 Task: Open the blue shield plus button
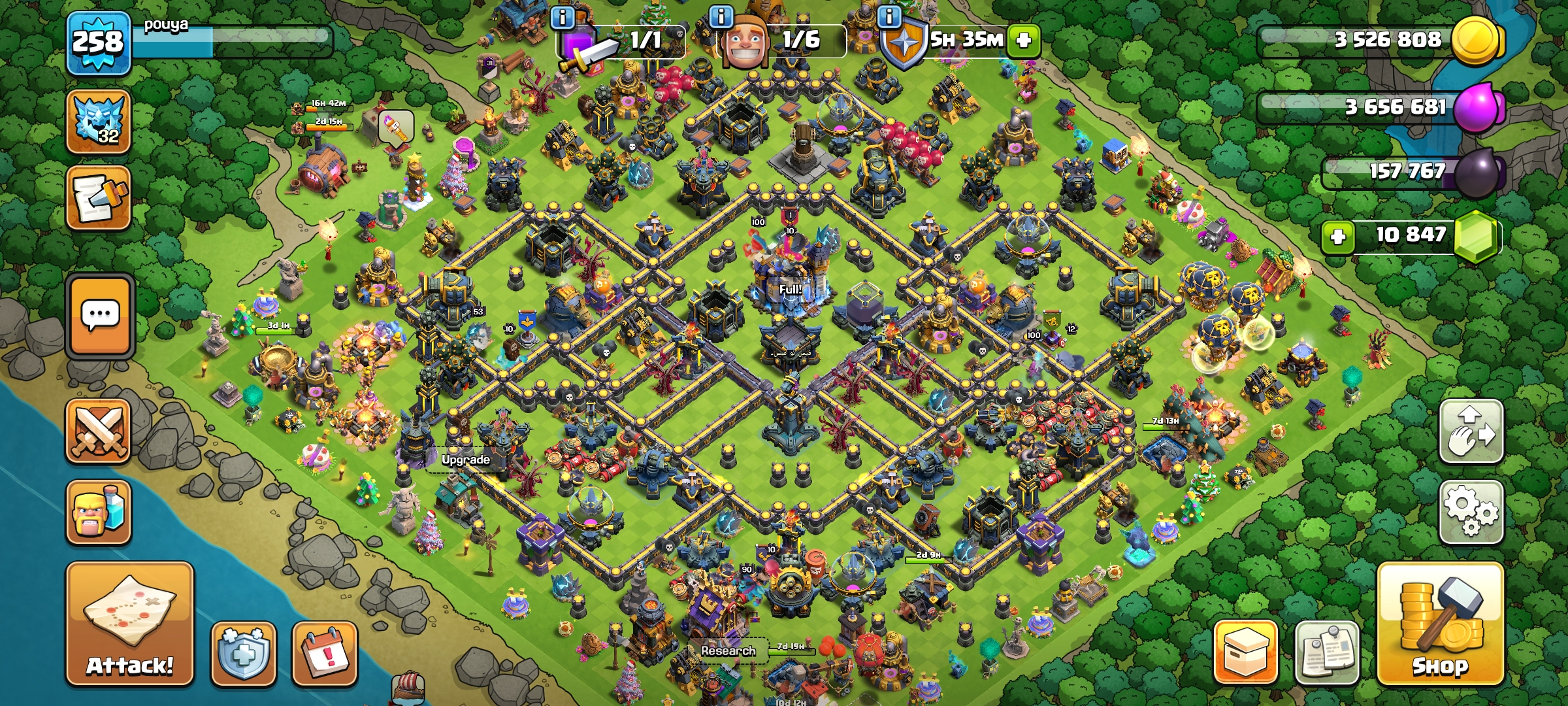[243, 654]
